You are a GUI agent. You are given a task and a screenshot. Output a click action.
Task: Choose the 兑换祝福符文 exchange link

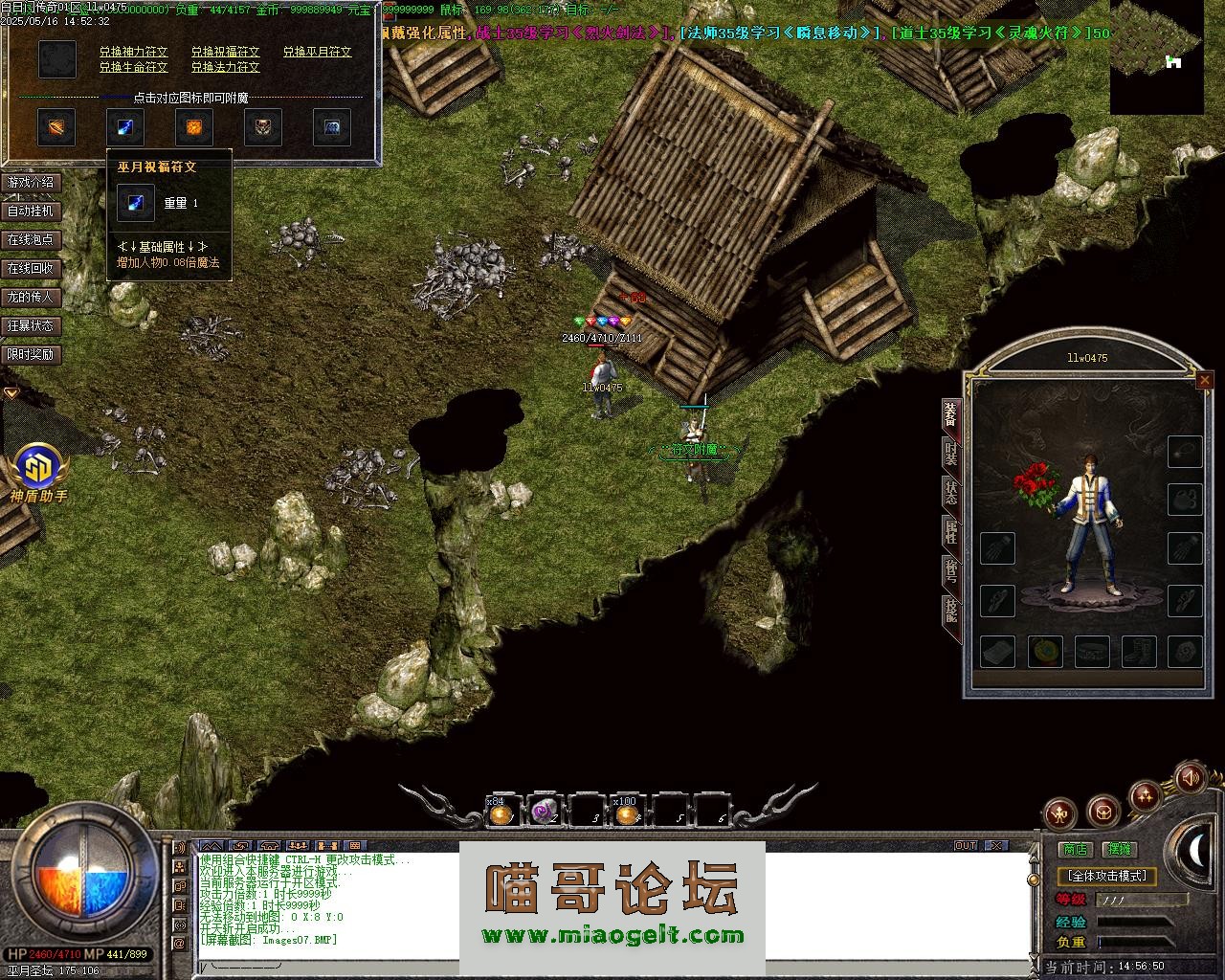tap(225, 52)
